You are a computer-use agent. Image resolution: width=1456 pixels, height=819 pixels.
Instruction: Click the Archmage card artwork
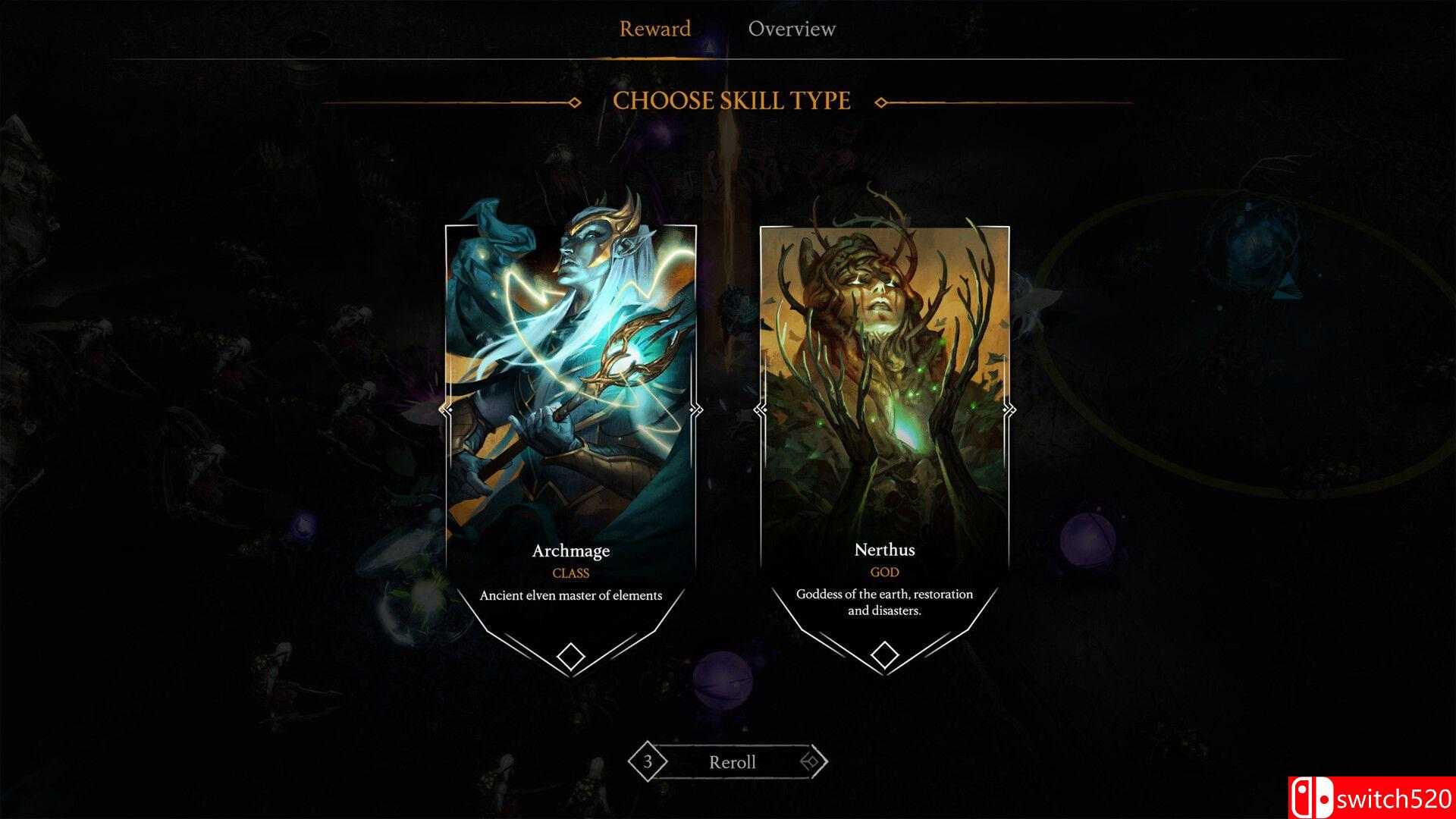(x=570, y=356)
